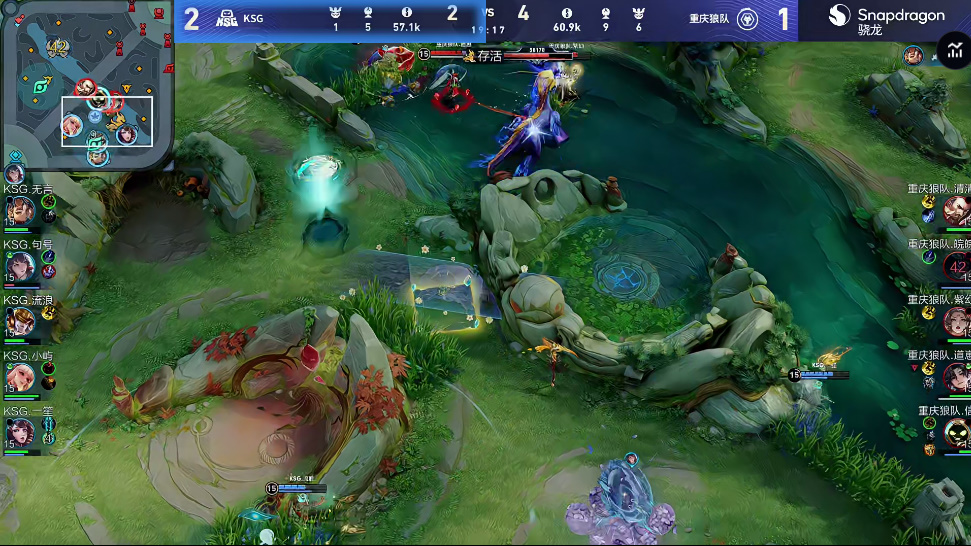Spectate KSG.小屿 via his portrait
Viewport: 971px width, 546px height.
[21, 377]
